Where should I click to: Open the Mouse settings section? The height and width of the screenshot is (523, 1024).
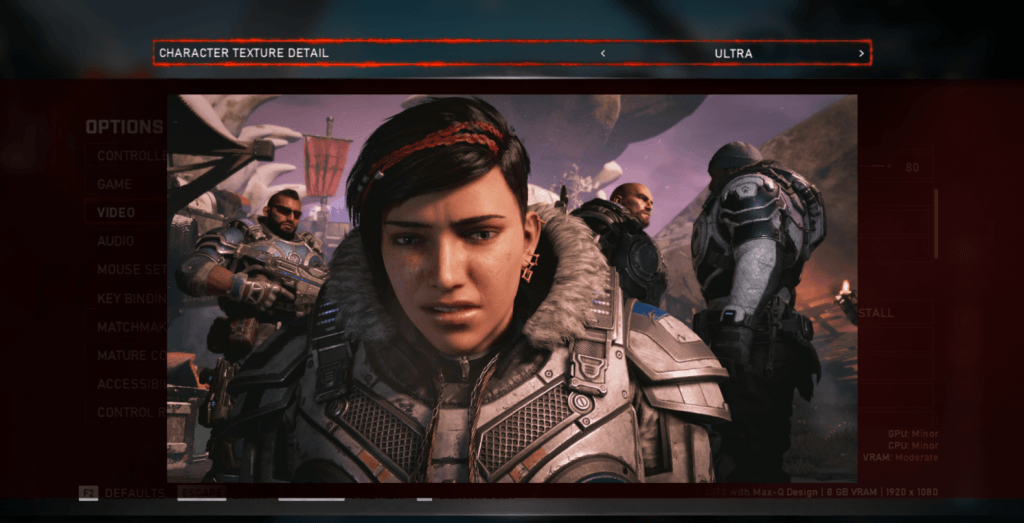tap(130, 270)
